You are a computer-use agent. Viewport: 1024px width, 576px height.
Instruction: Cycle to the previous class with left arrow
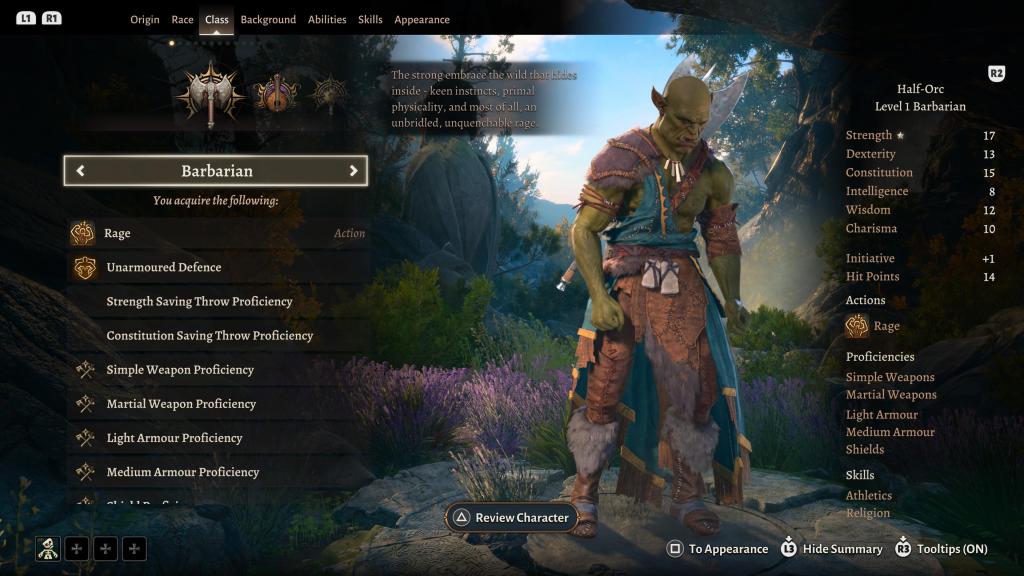click(80, 171)
